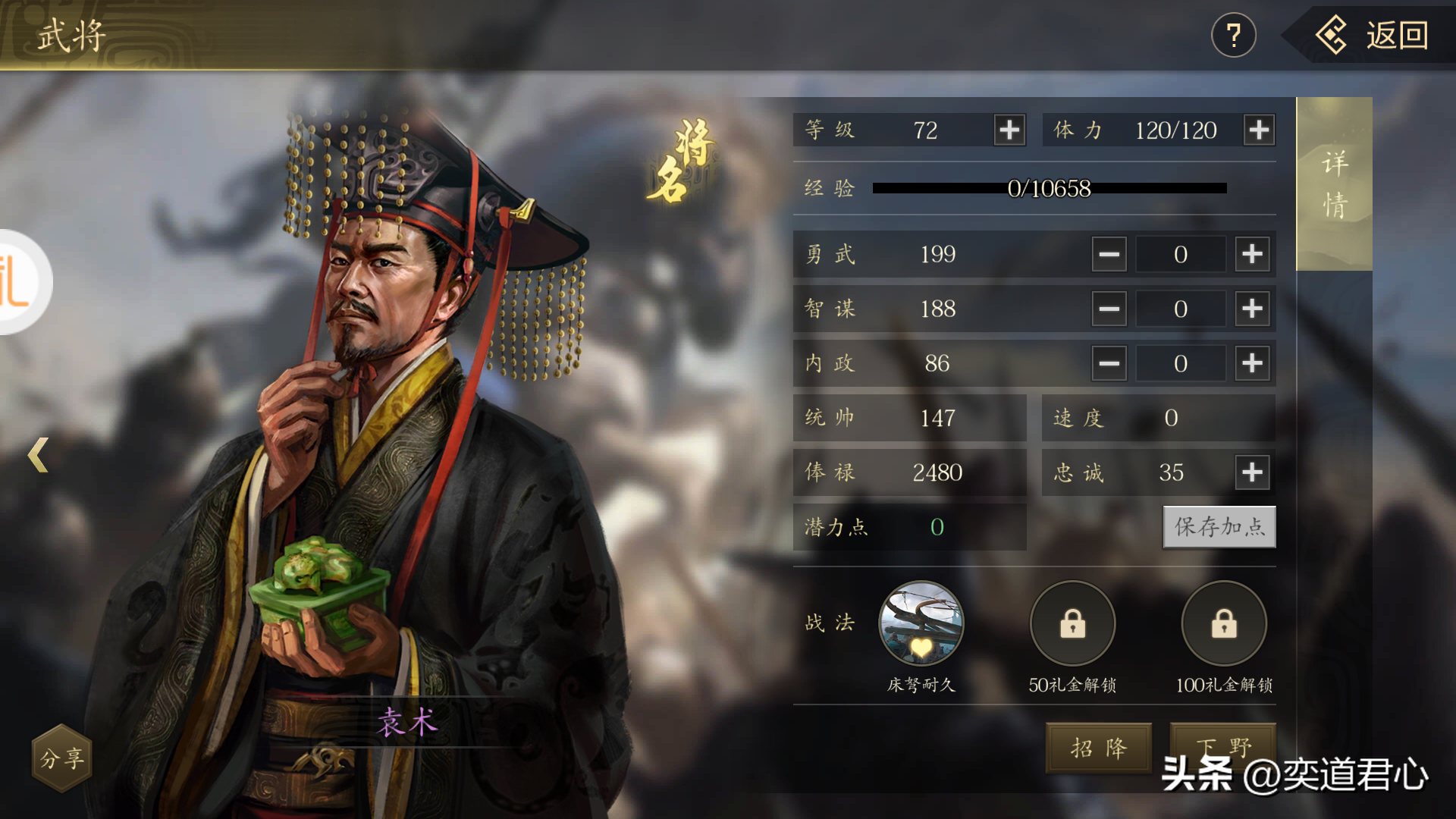1456x819 pixels.
Task: Save points with 保存加点
Action: click(x=1219, y=527)
